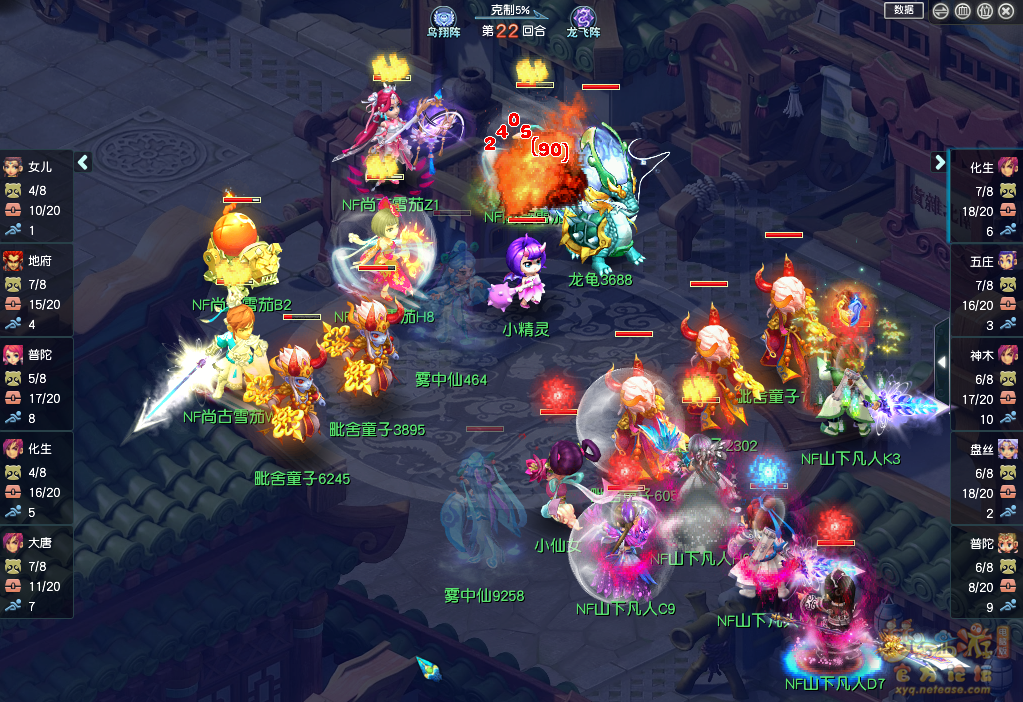The height and width of the screenshot is (702, 1023).
Task: Select the 大唐 team member row
Action: 36,573
